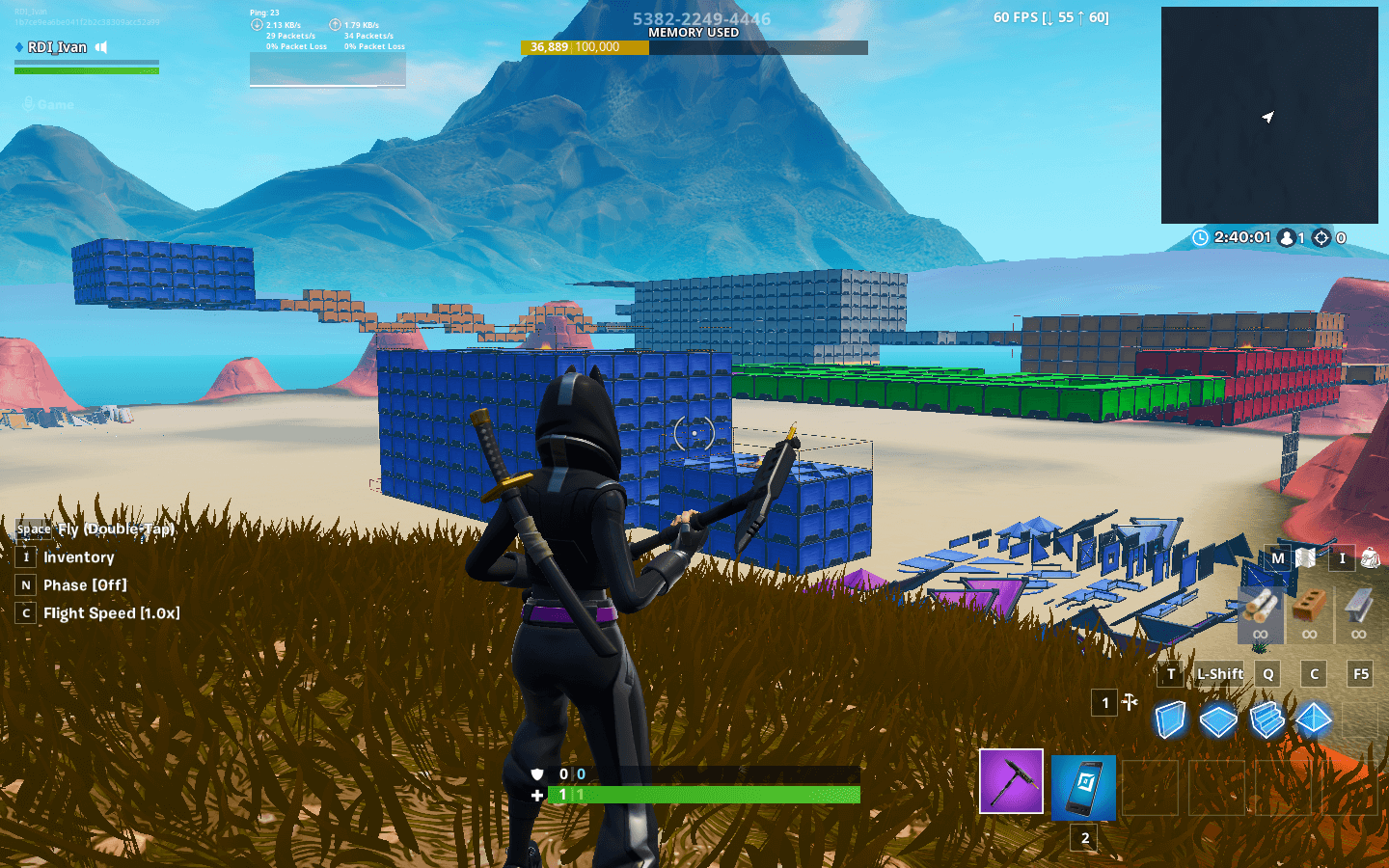Click the minimap in the top right

(1269, 114)
